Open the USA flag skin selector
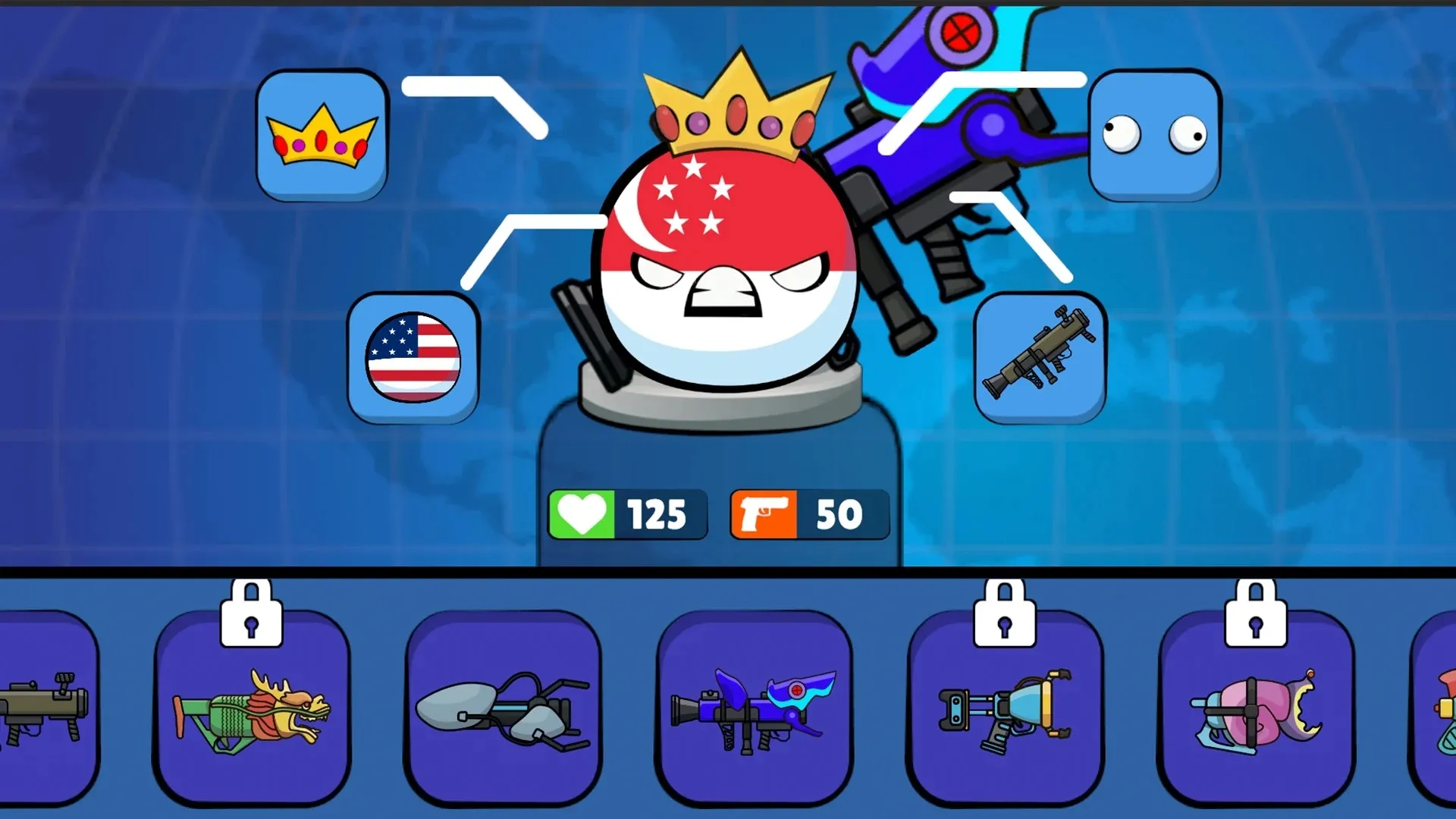 [413, 355]
